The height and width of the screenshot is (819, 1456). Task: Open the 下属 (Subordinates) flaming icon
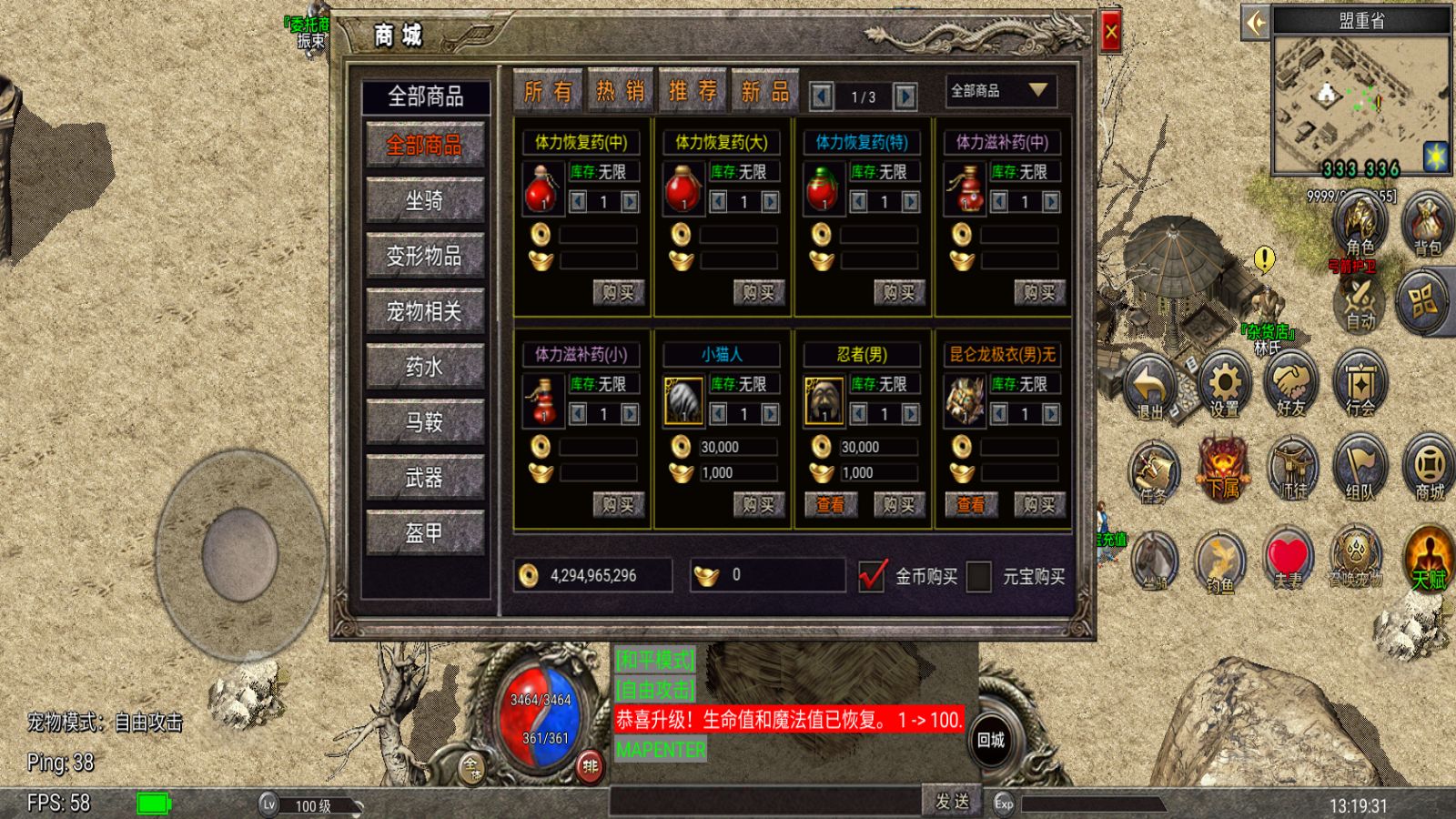1221,469
